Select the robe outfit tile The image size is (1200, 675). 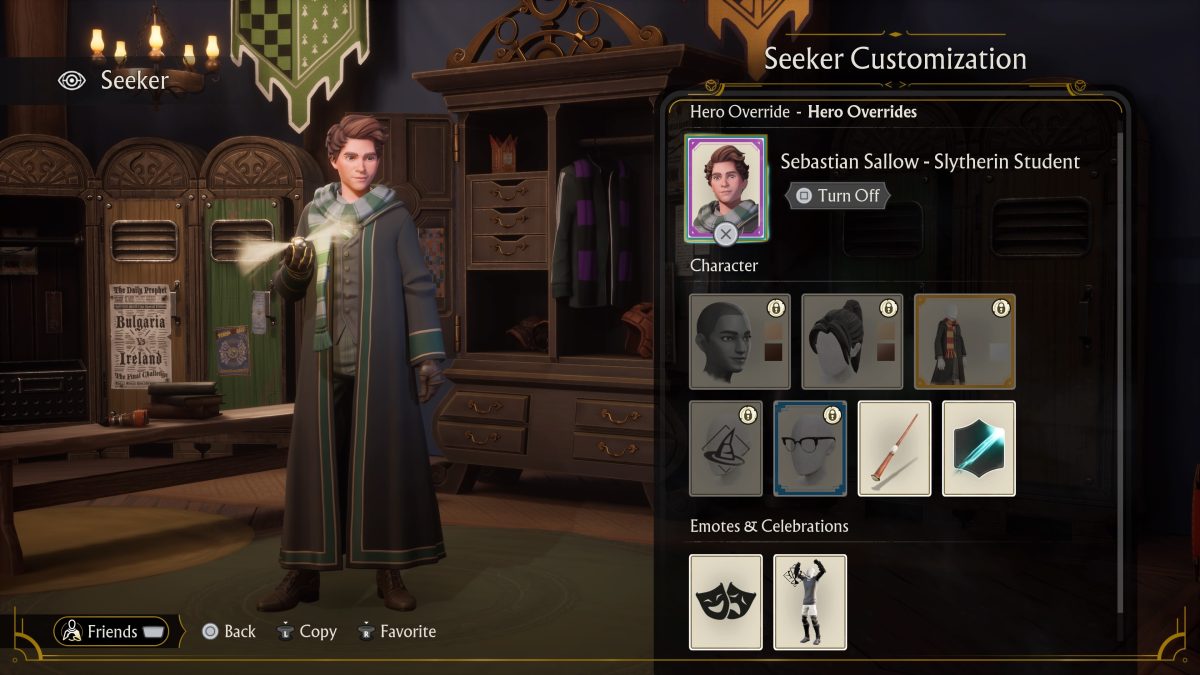click(965, 341)
